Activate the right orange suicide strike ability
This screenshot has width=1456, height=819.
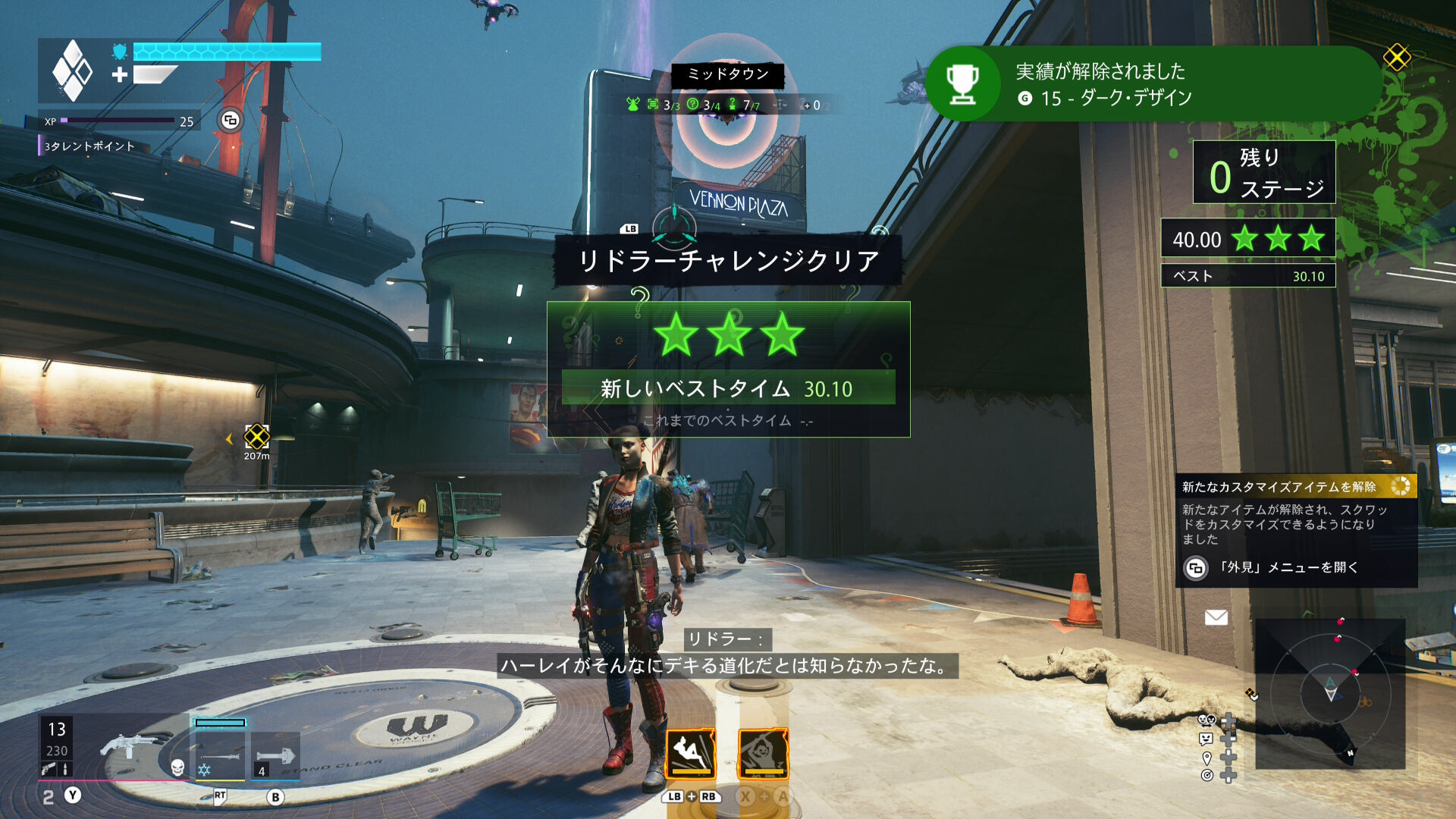pyautogui.click(x=763, y=754)
